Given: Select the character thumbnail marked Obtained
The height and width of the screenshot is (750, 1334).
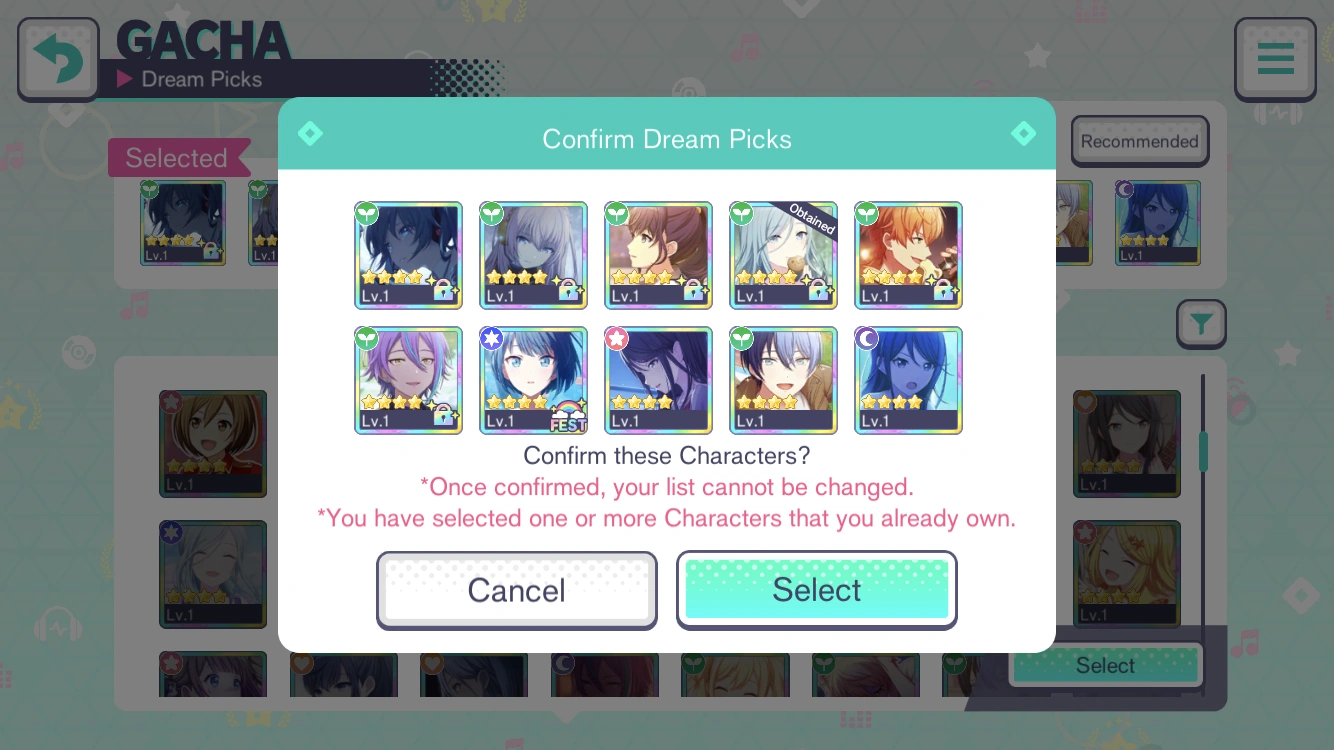Looking at the screenshot, I should point(783,255).
